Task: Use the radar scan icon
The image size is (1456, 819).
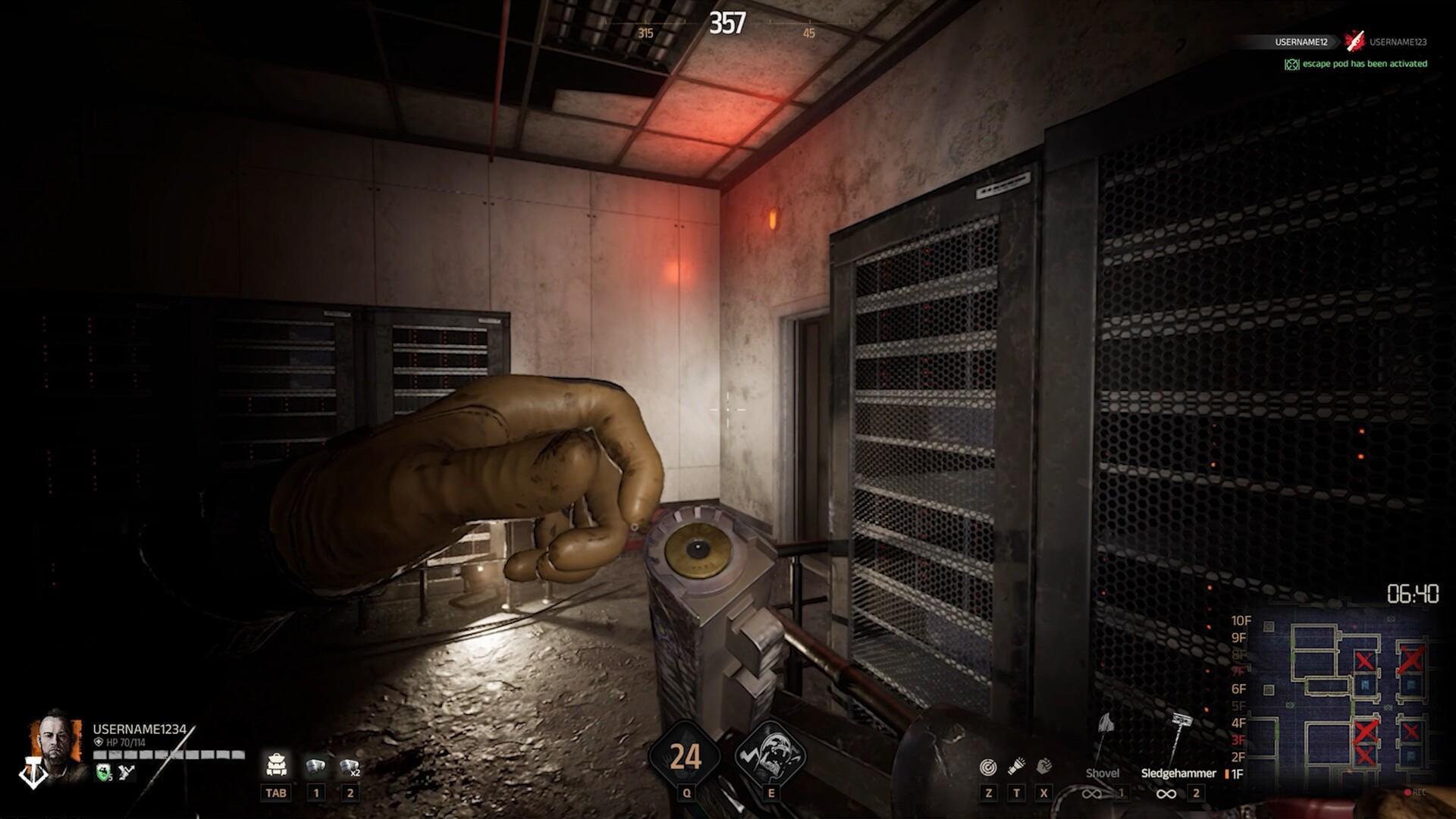Action: coord(987,767)
